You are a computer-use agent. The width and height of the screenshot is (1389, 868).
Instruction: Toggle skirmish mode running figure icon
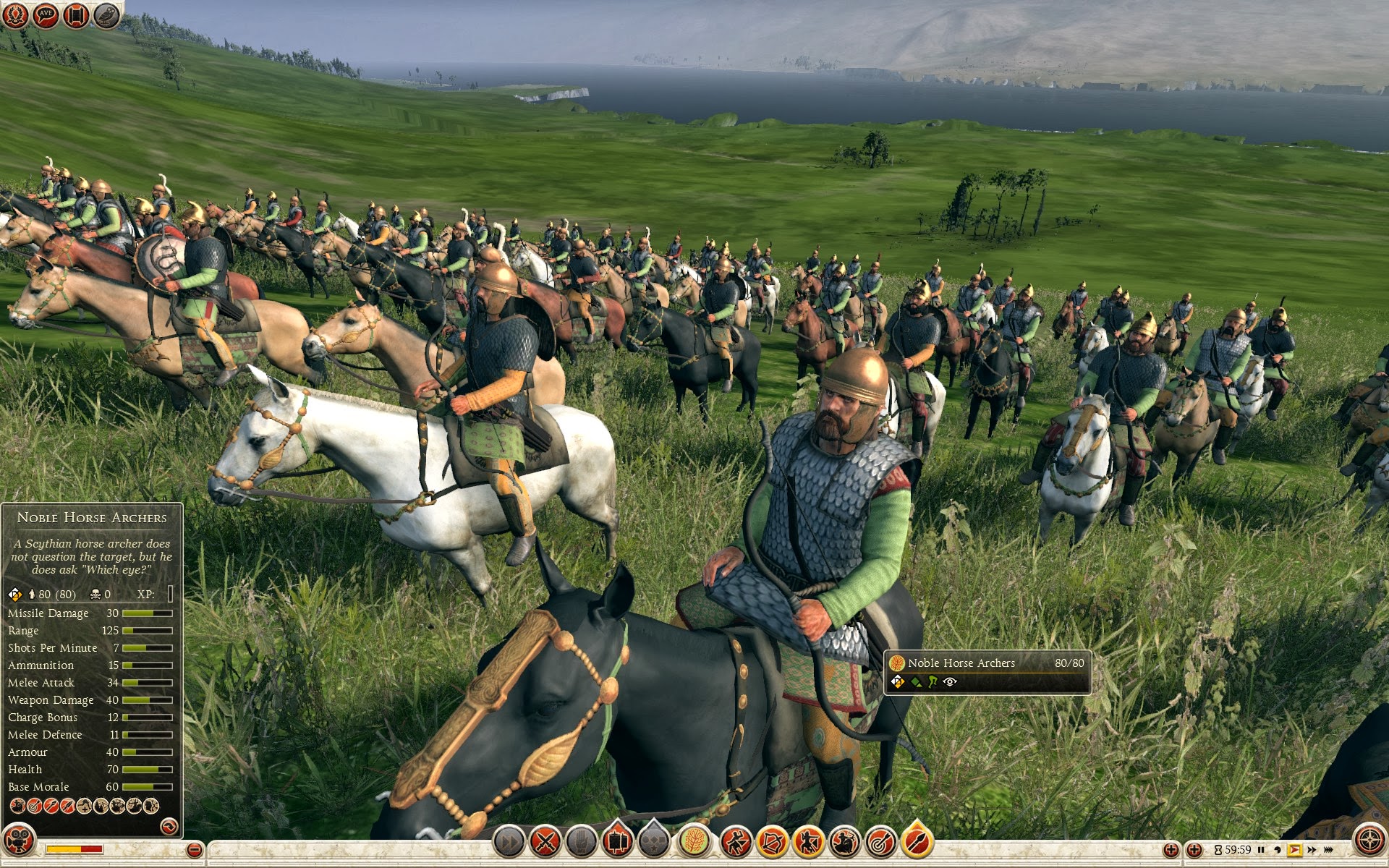pos(736,842)
